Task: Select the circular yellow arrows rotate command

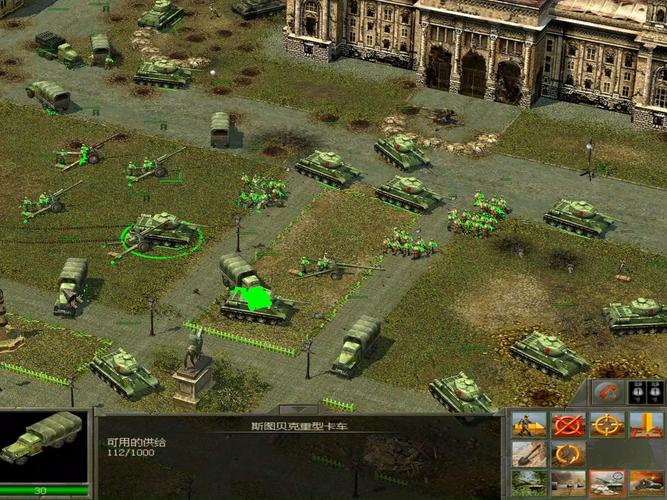Action: click(x=568, y=454)
